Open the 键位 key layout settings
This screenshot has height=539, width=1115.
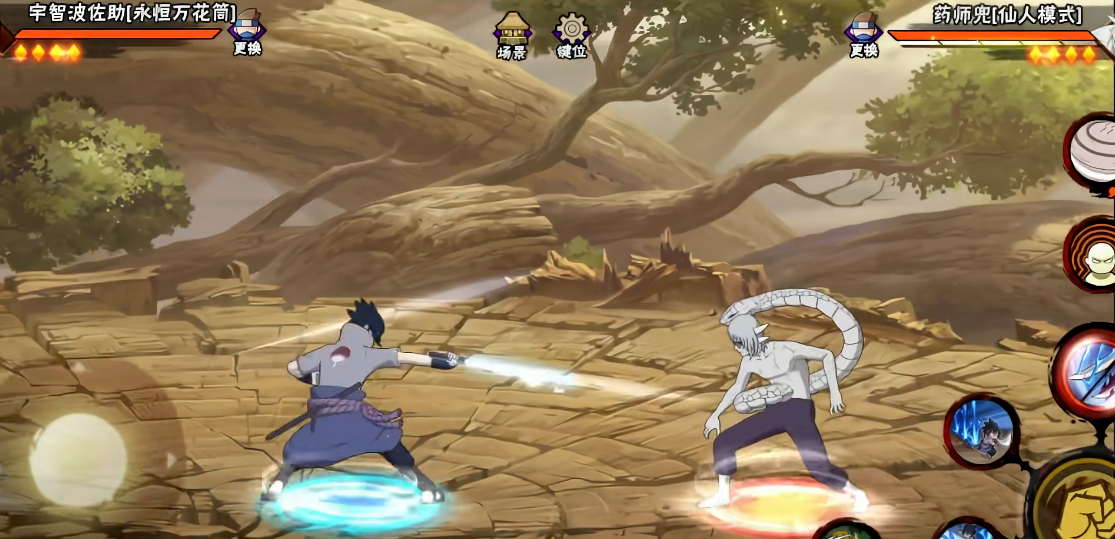click(x=572, y=36)
